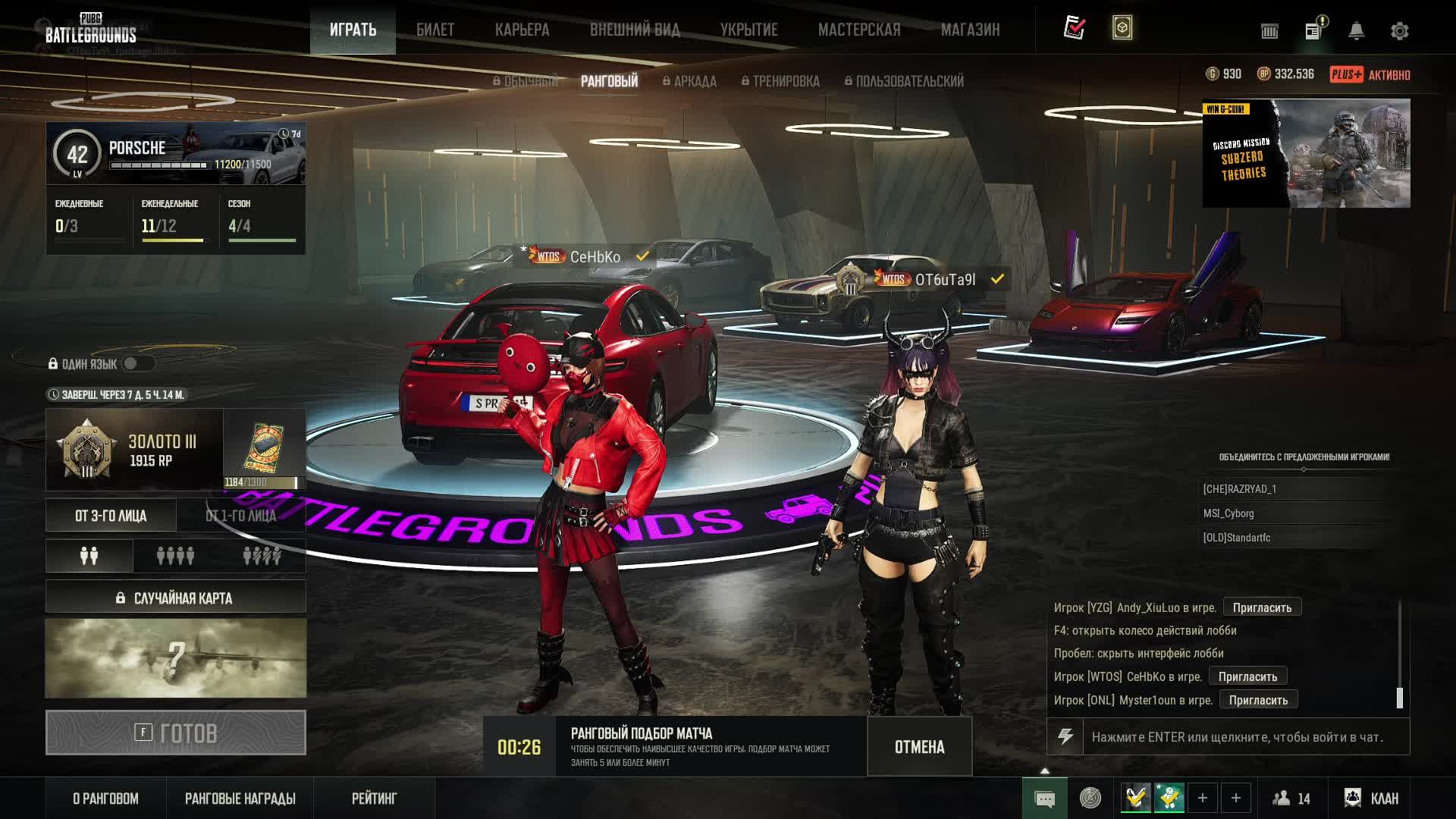Select the ОТ 3-ГО ЛИЦА perspective

tap(111, 516)
